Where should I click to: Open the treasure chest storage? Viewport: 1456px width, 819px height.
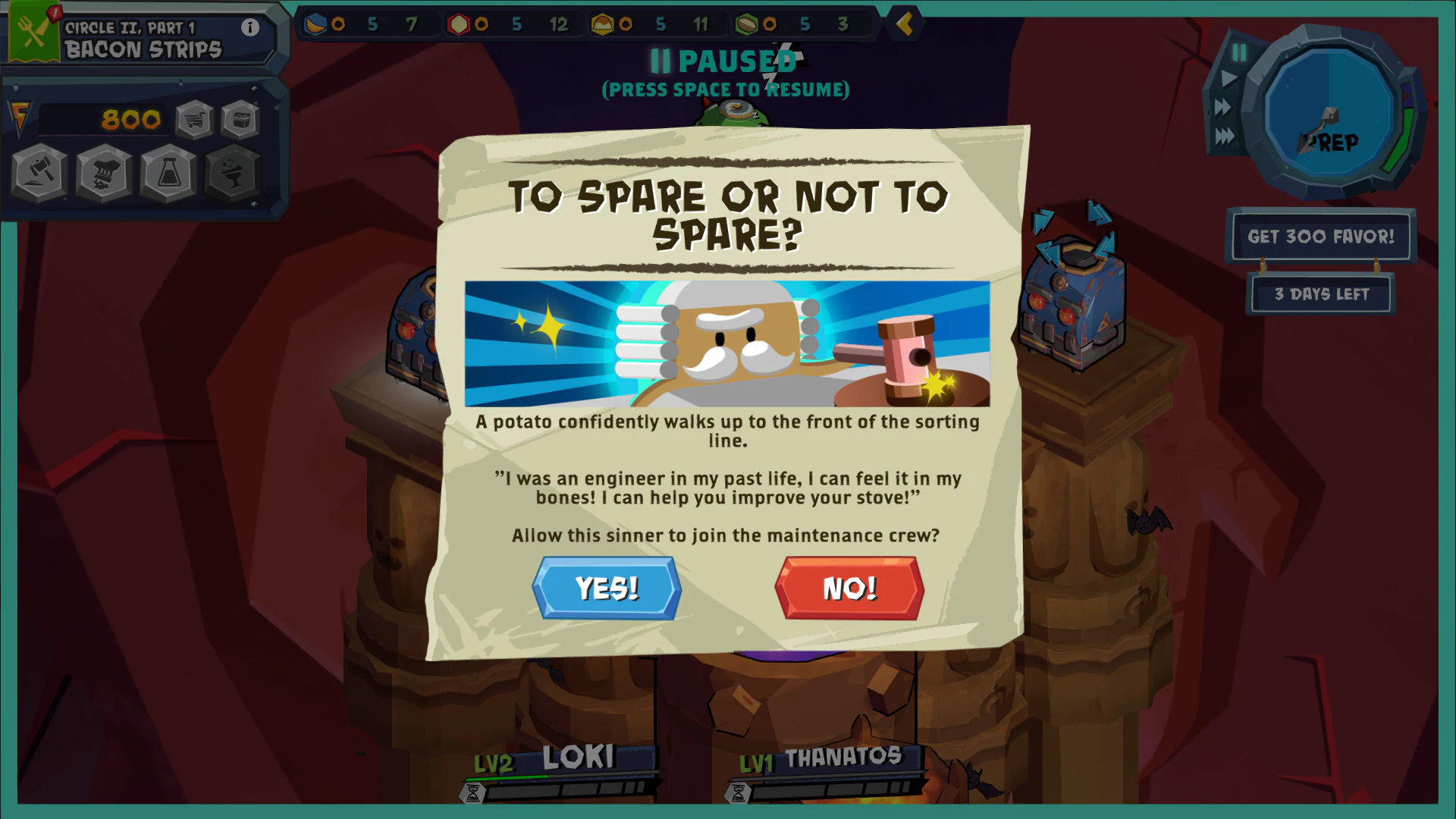point(240,119)
